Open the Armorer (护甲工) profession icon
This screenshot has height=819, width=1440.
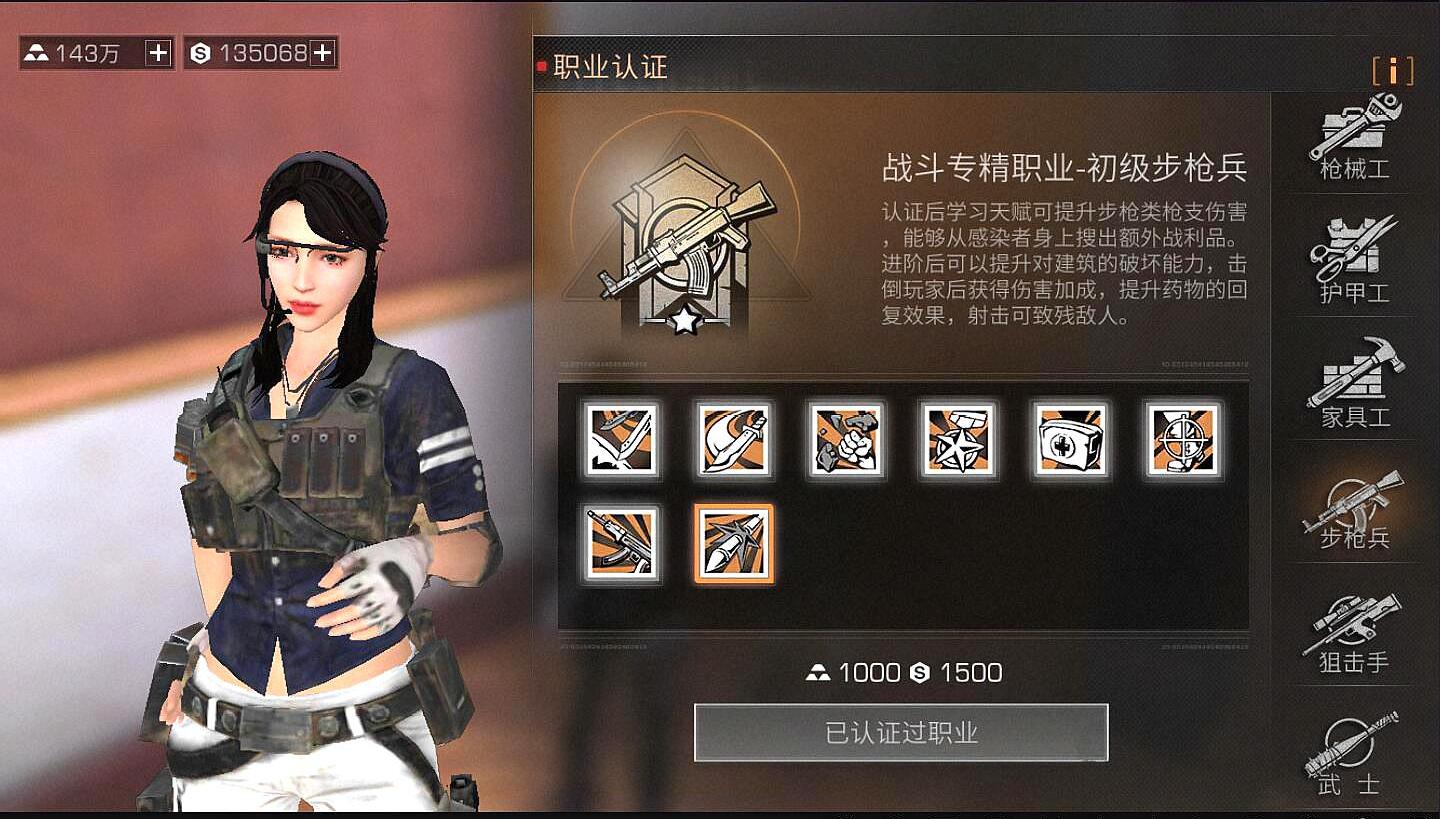point(1355,255)
